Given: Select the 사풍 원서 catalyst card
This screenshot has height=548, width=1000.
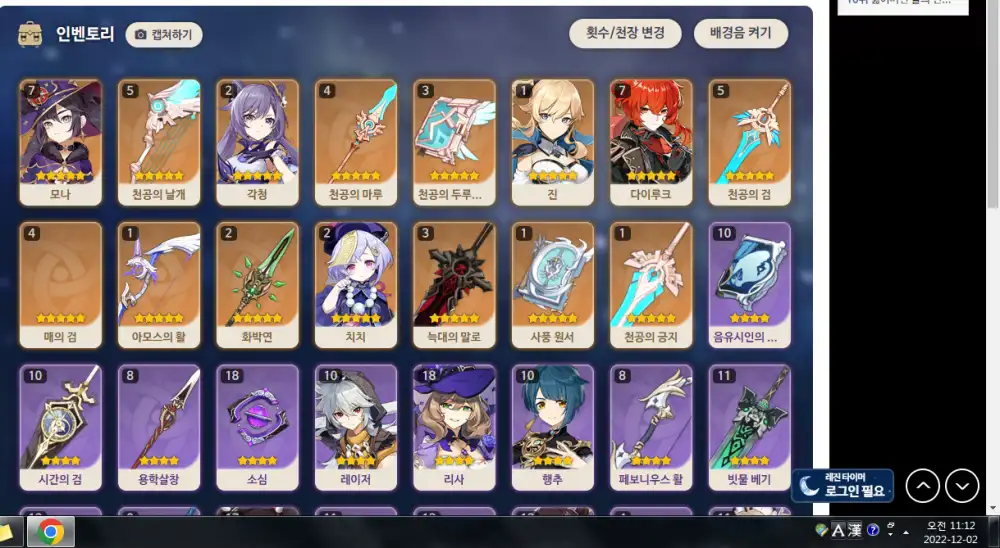Looking at the screenshot, I should click(x=552, y=285).
